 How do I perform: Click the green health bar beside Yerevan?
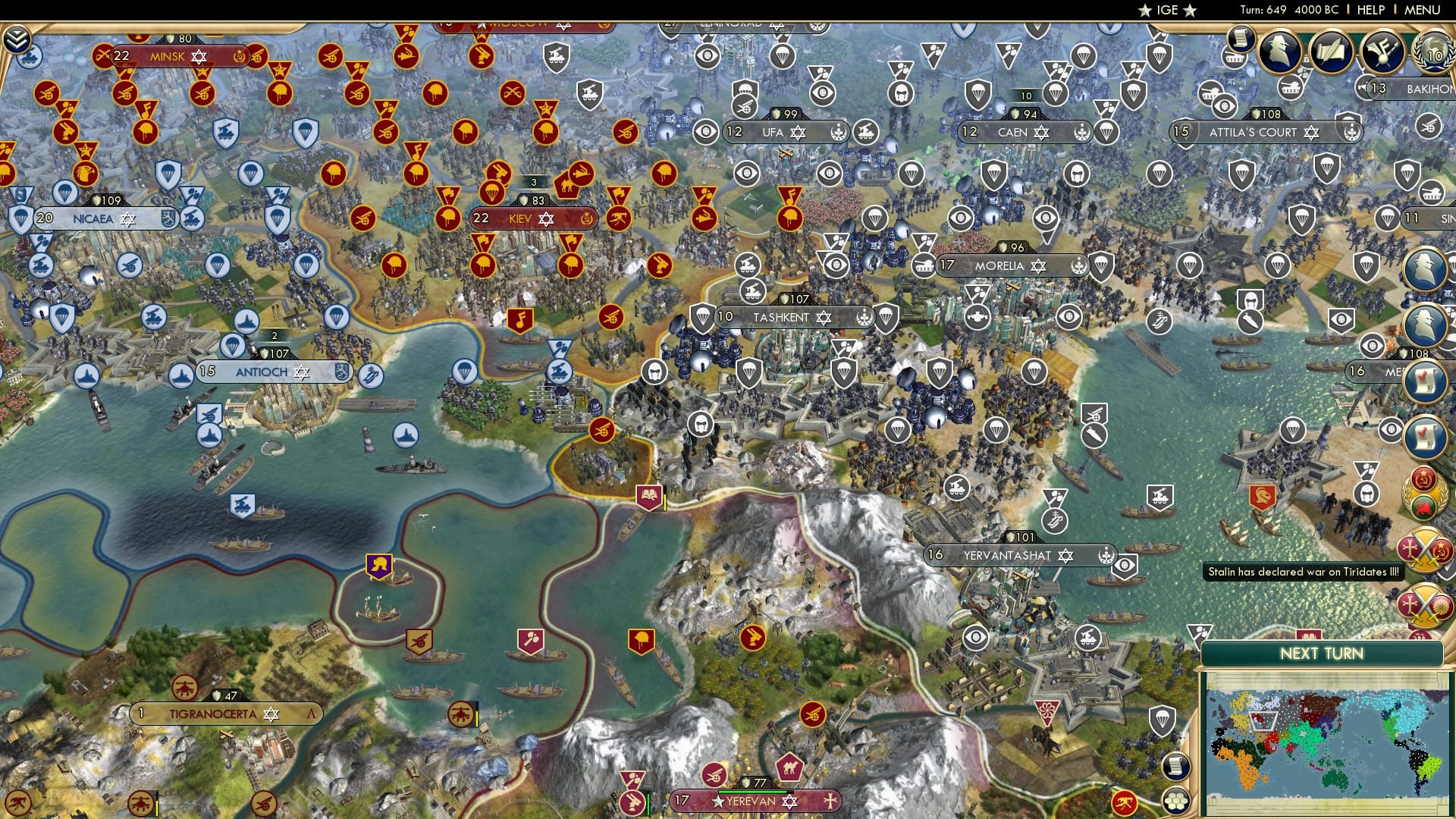(751, 792)
